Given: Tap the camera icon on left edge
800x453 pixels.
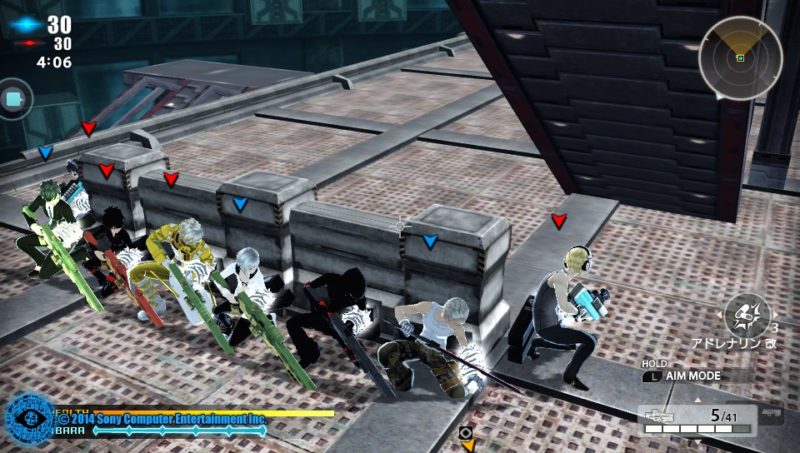Looking at the screenshot, I should coord(13,99).
